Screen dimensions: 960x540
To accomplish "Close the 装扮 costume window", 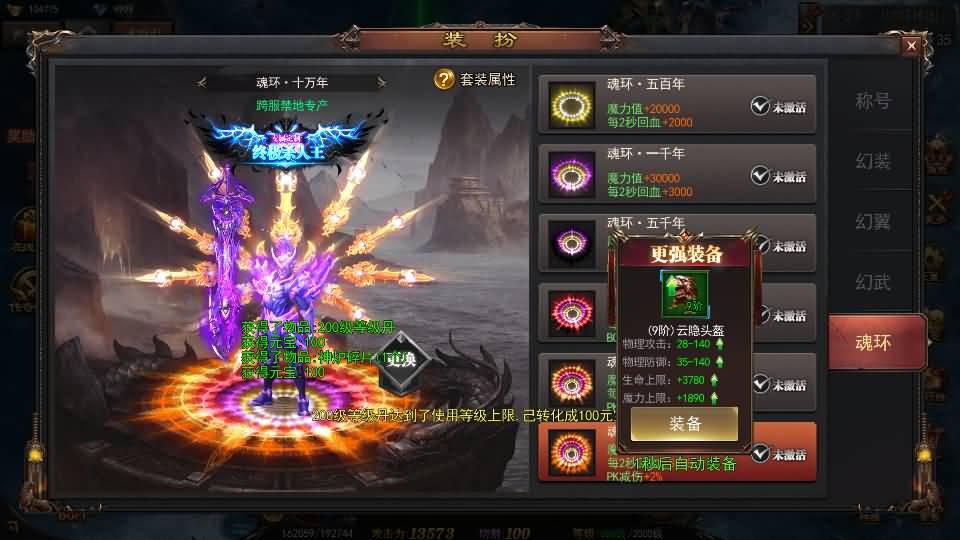I will (x=911, y=45).
